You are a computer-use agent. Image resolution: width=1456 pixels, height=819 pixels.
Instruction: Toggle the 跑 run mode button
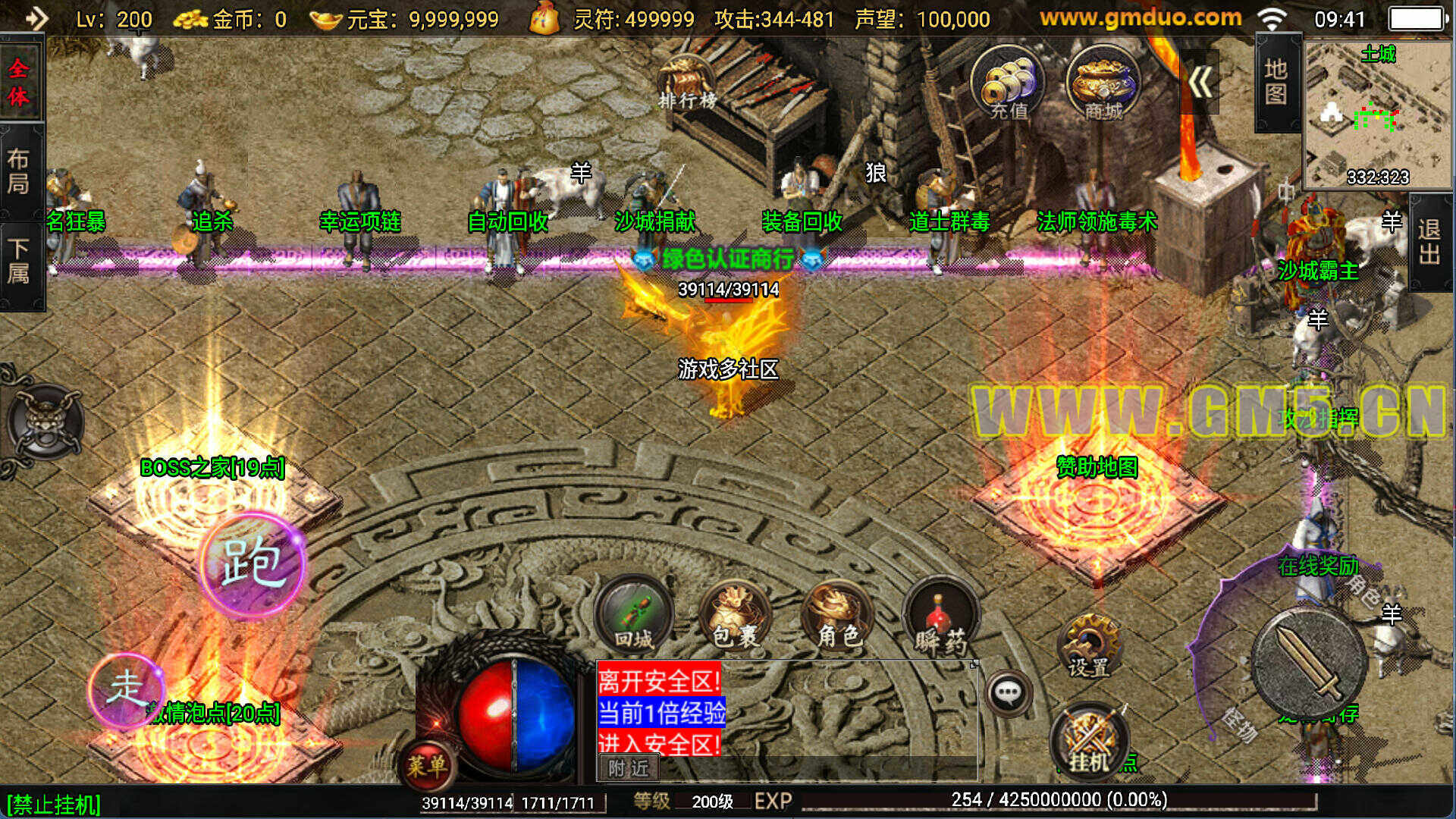[x=253, y=565]
